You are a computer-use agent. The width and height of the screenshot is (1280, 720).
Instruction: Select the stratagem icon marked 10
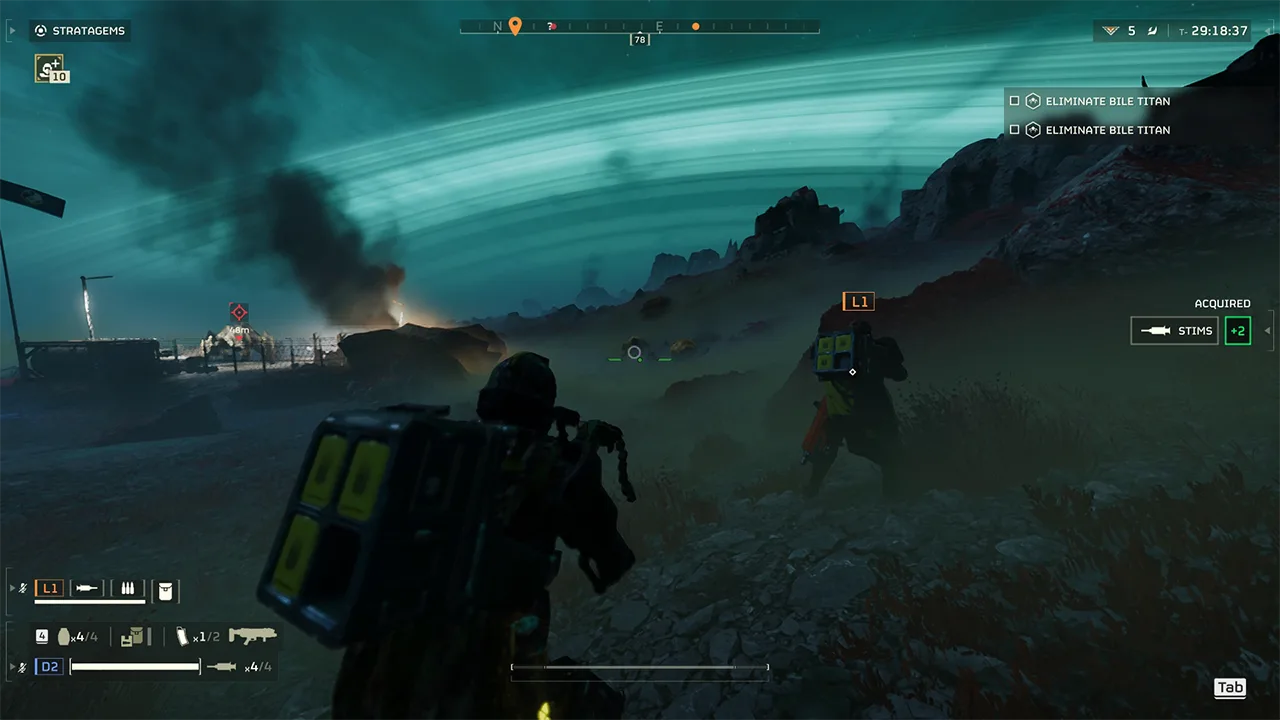49,68
